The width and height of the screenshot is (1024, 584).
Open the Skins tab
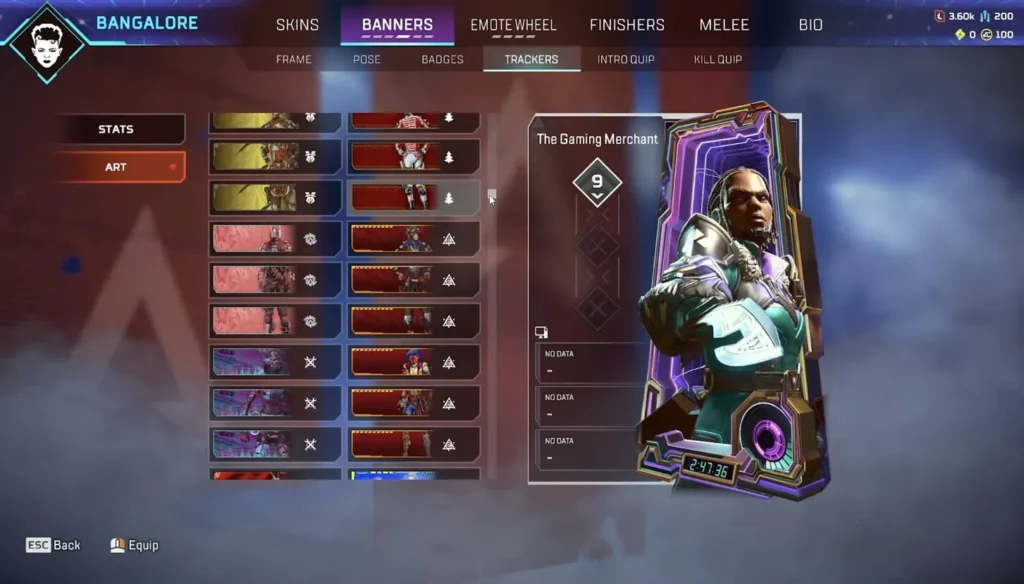click(297, 25)
